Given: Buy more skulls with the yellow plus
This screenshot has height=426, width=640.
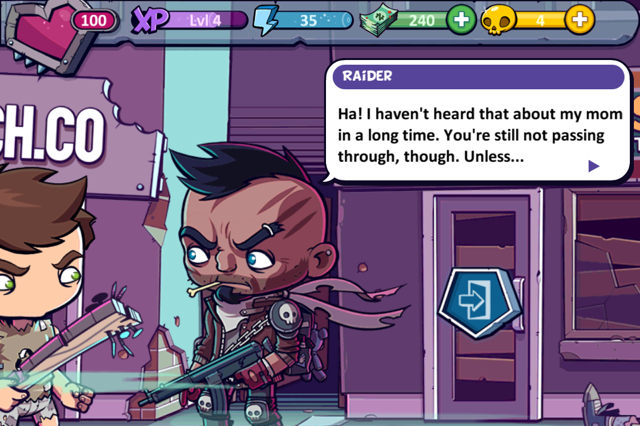Looking at the screenshot, I should click(x=579, y=20).
